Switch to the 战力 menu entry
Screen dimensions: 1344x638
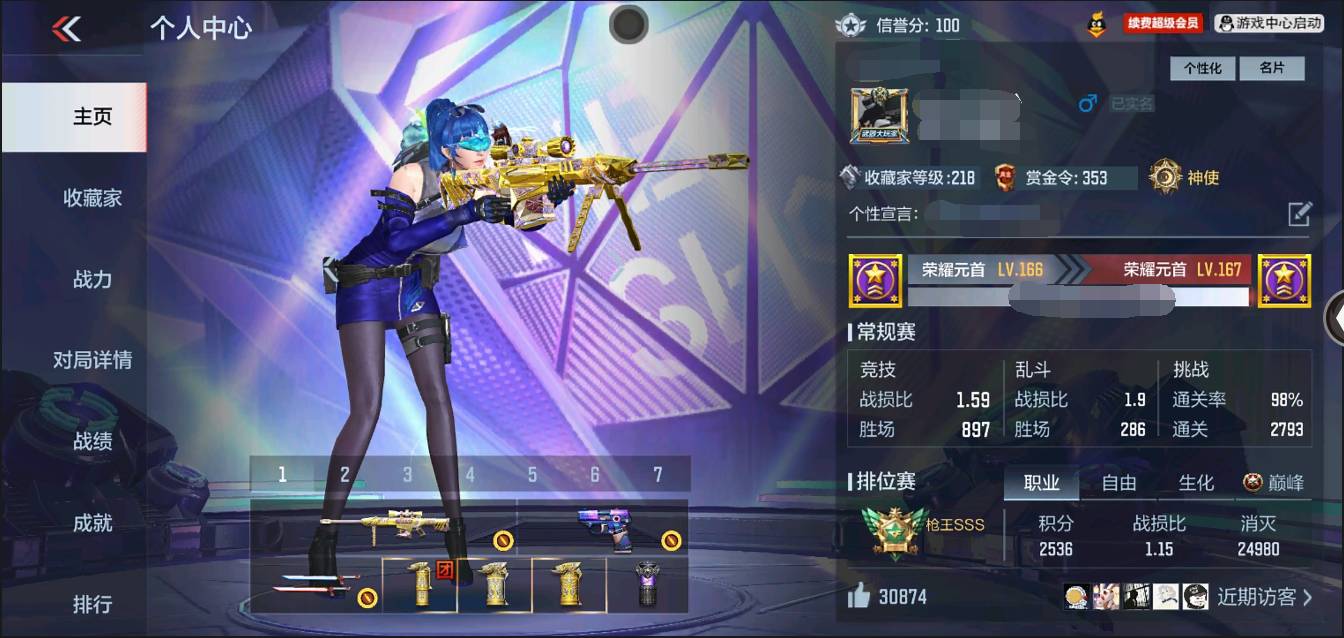(92, 279)
